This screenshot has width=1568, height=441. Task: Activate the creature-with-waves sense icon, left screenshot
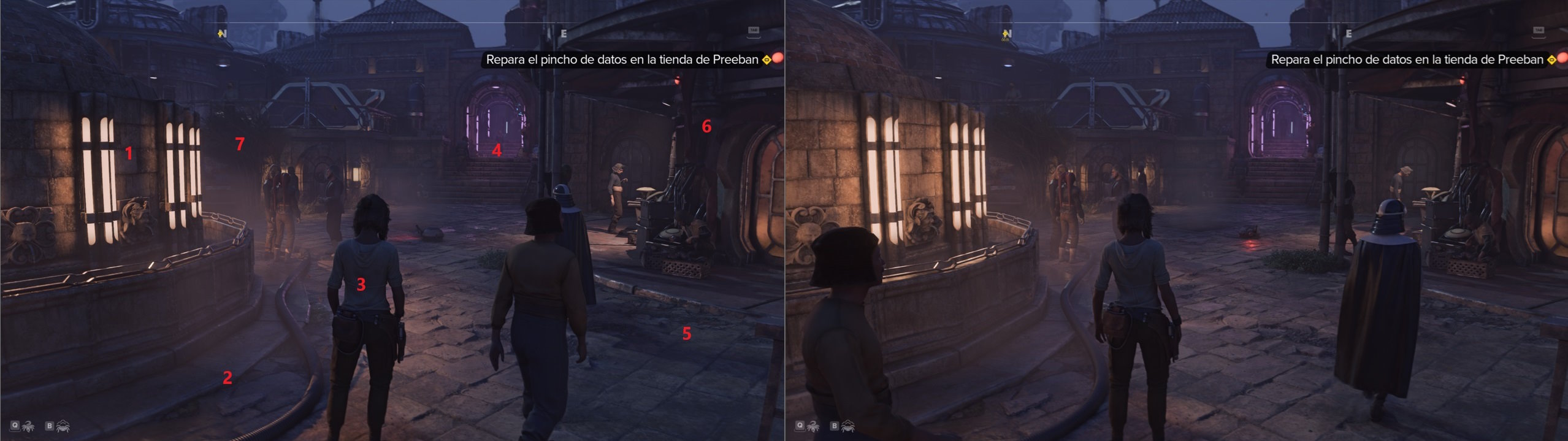[x=63, y=426]
